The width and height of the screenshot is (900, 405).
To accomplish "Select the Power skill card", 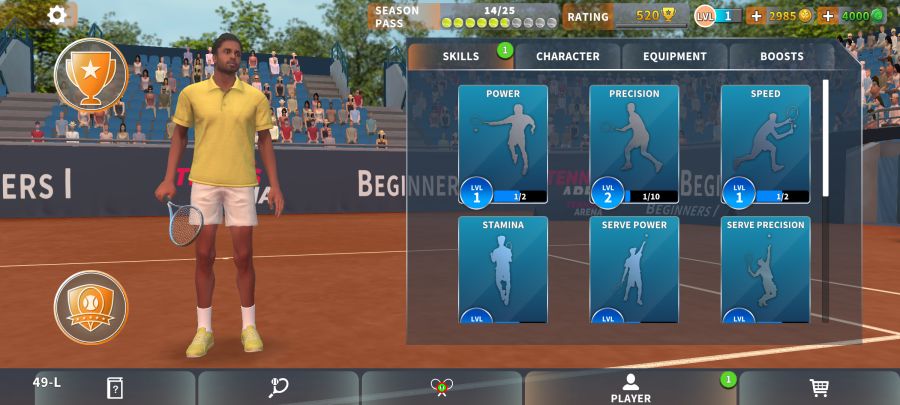I will pyautogui.click(x=503, y=145).
